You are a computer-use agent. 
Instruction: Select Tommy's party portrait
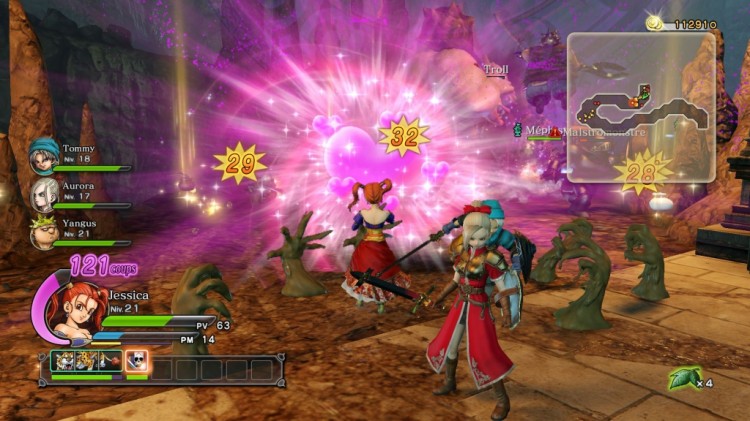click(43, 154)
